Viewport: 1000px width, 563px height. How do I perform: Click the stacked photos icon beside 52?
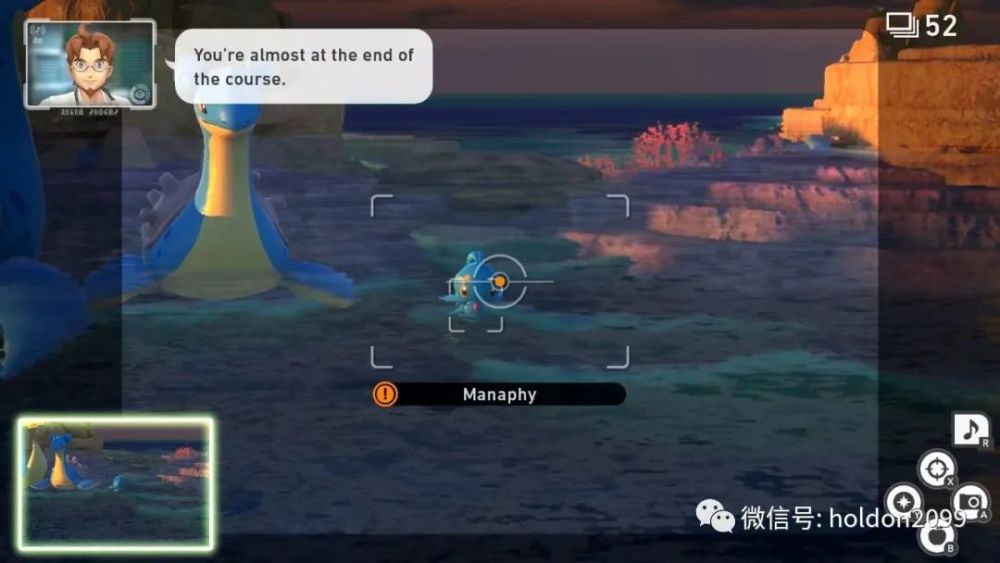pyautogui.click(x=902, y=25)
